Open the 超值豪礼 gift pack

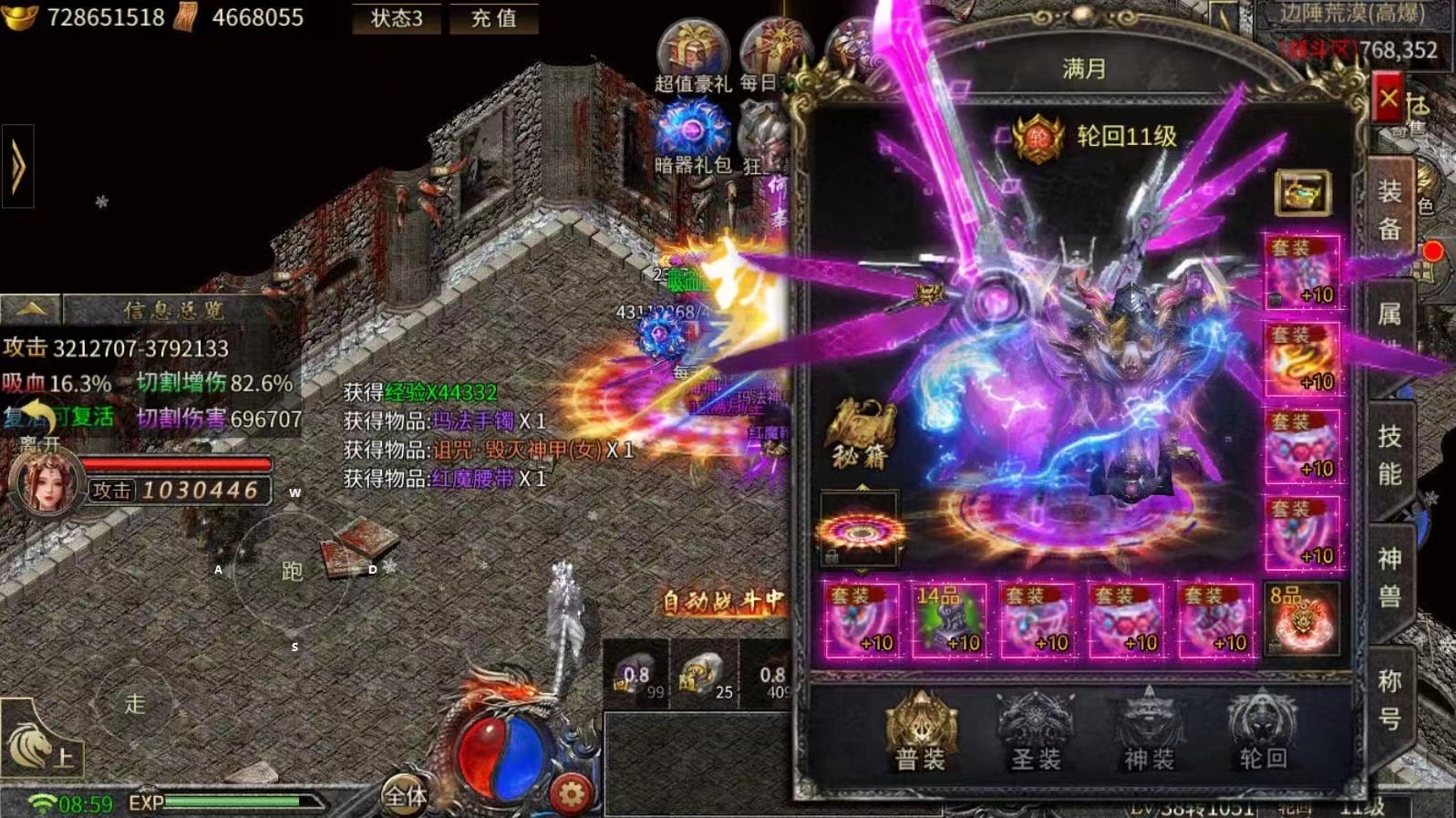pyautogui.click(x=693, y=57)
